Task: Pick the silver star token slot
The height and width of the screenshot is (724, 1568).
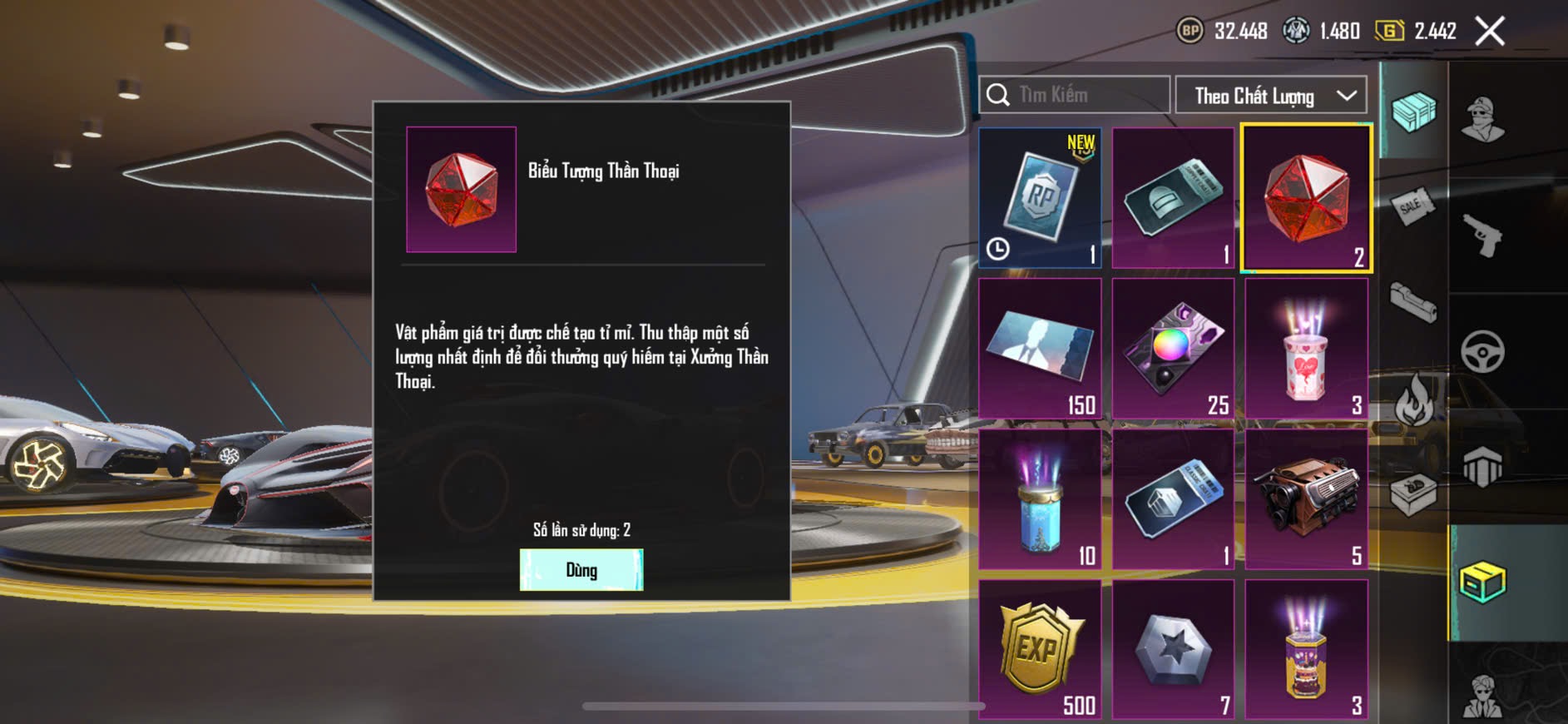Action: pyautogui.click(x=1173, y=649)
